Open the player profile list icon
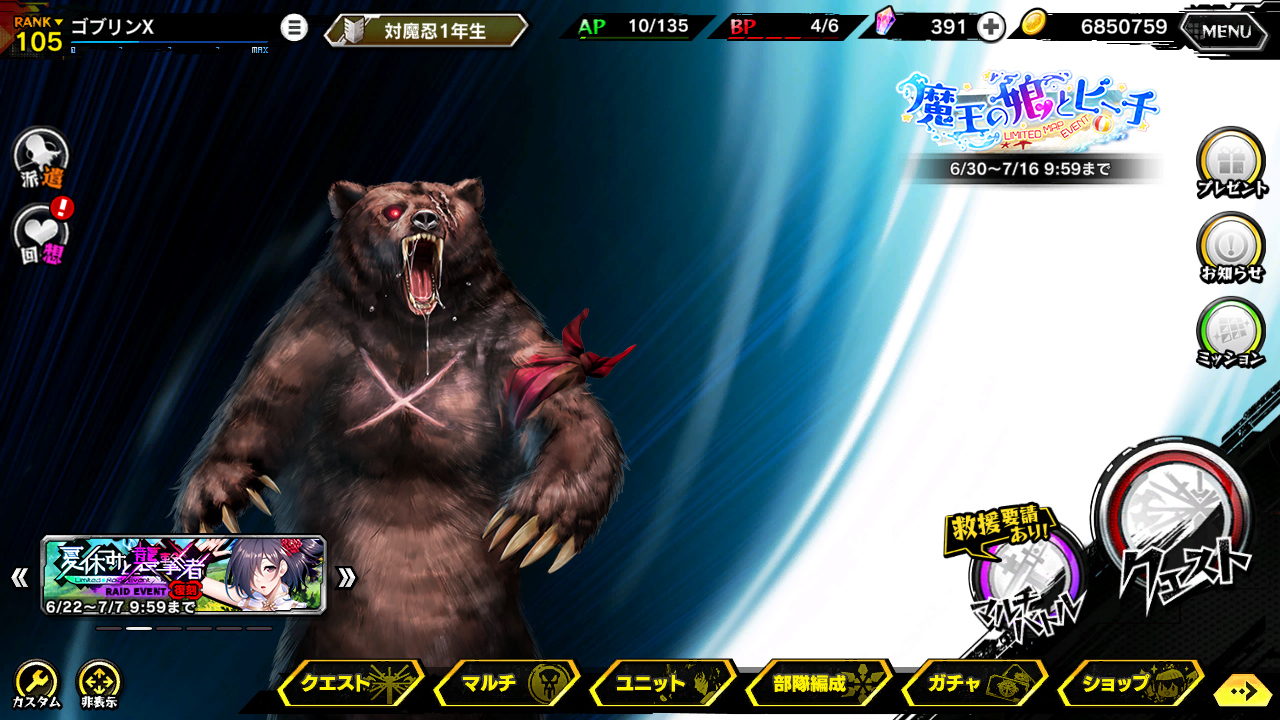 pyautogui.click(x=294, y=27)
